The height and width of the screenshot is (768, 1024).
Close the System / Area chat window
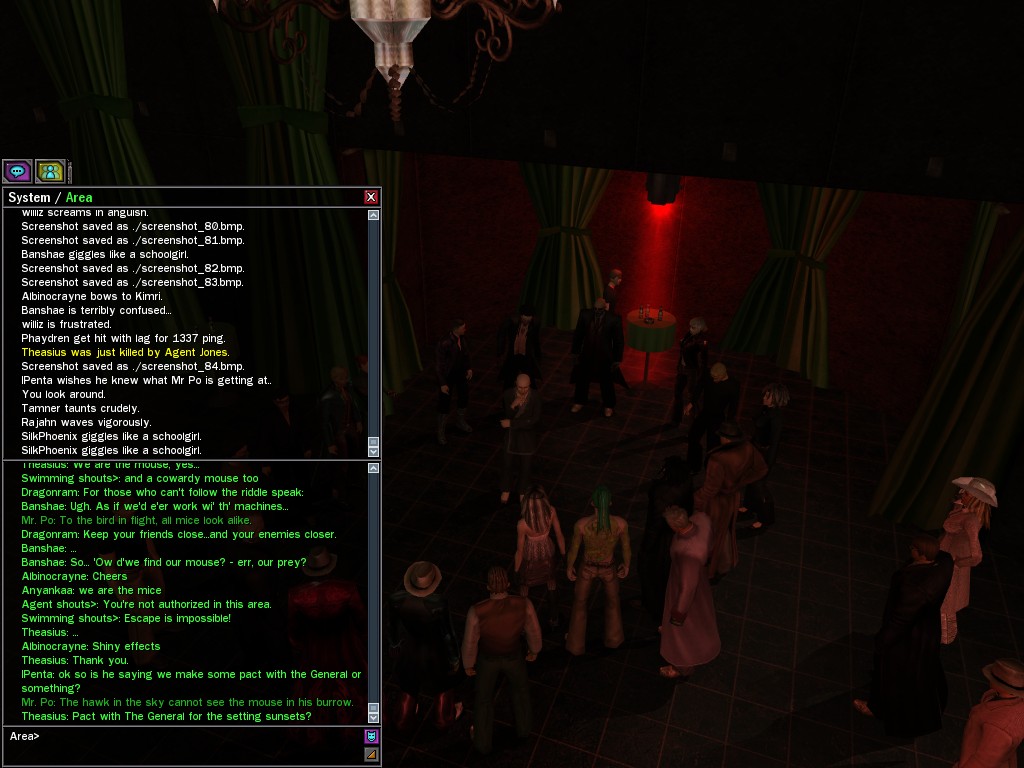pos(371,197)
